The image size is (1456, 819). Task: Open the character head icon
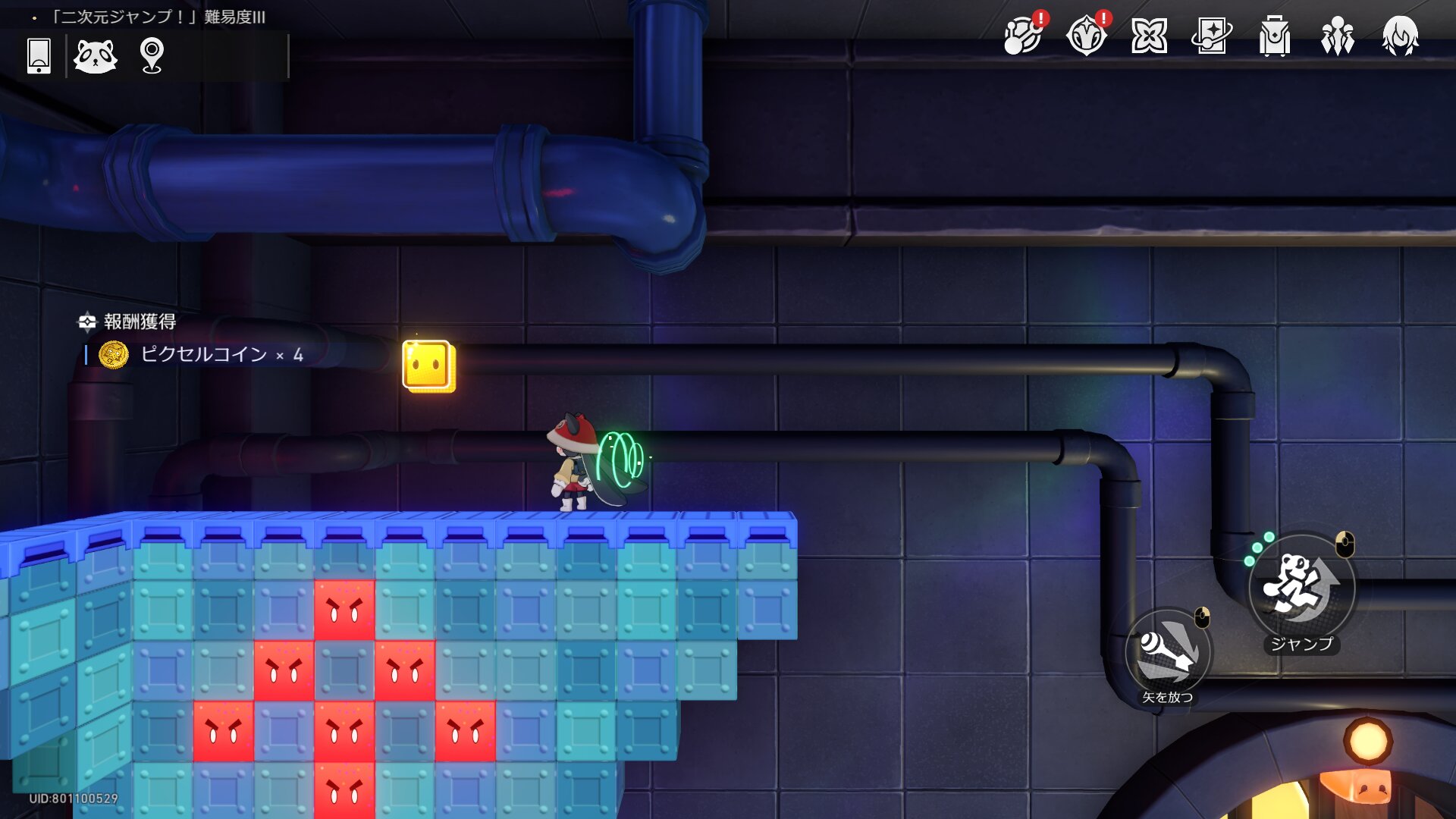pyautogui.click(x=1400, y=36)
